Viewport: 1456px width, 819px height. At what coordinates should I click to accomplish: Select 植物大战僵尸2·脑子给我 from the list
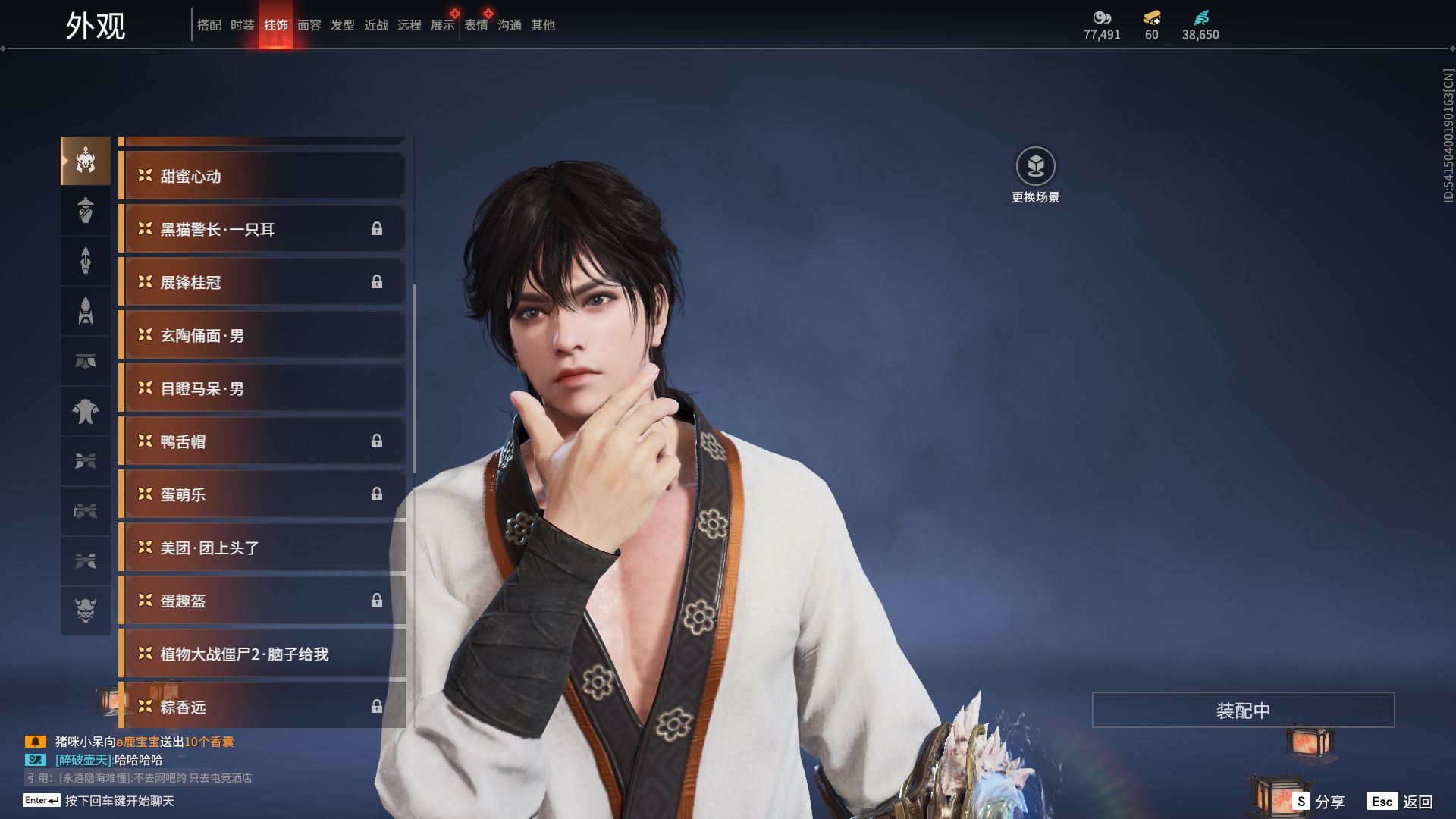click(x=262, y=654)
